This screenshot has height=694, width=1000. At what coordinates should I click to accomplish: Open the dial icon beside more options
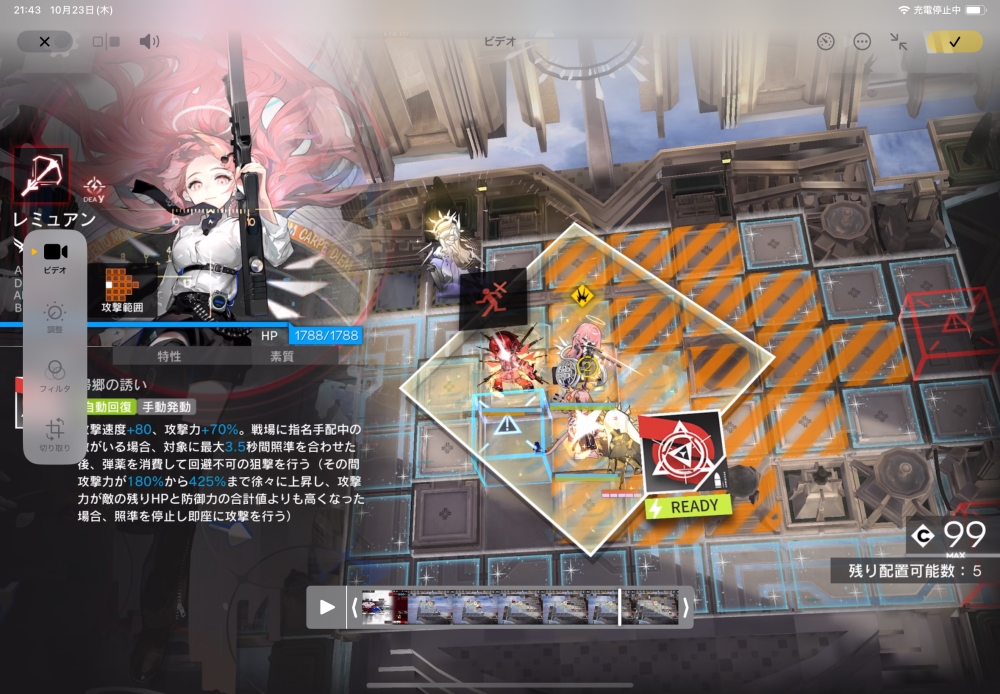tap(825, 41)
